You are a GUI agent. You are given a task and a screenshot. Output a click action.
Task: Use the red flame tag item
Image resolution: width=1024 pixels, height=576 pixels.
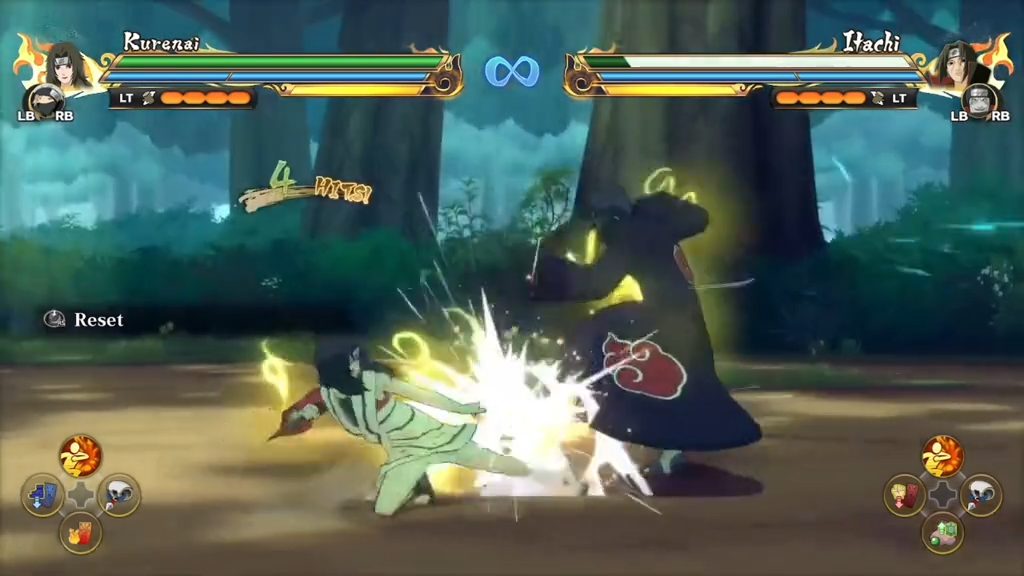click(80, 533)
